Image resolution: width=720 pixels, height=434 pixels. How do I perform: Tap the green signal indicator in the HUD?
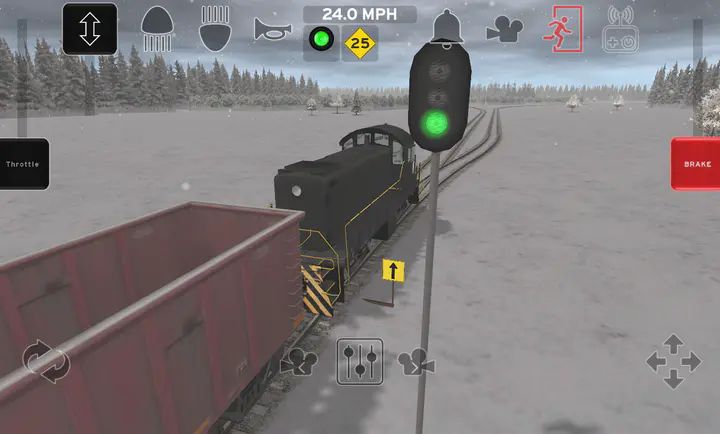tap(321, 42)
